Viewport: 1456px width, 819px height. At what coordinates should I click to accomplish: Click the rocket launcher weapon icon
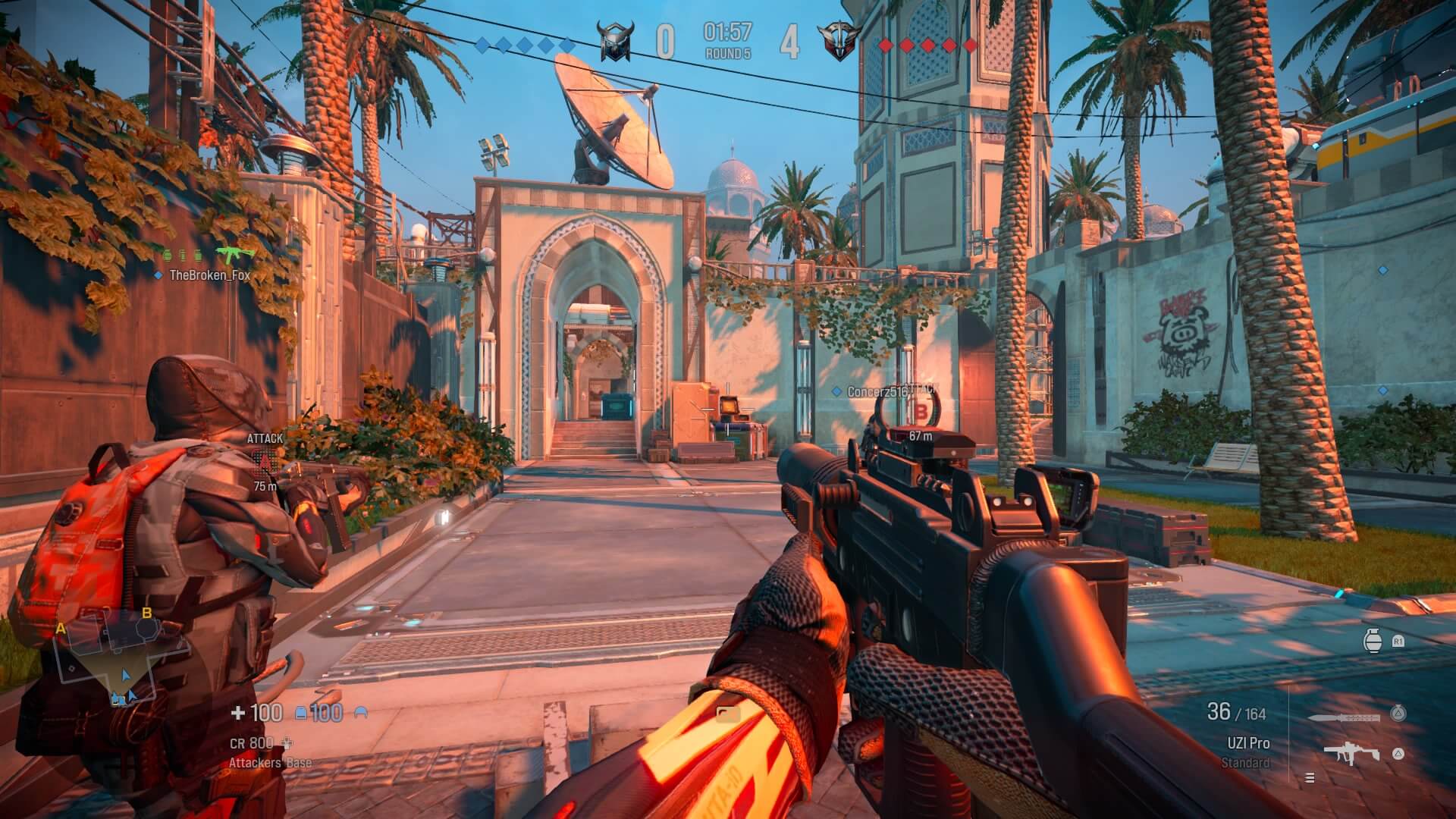[1344, 718]
